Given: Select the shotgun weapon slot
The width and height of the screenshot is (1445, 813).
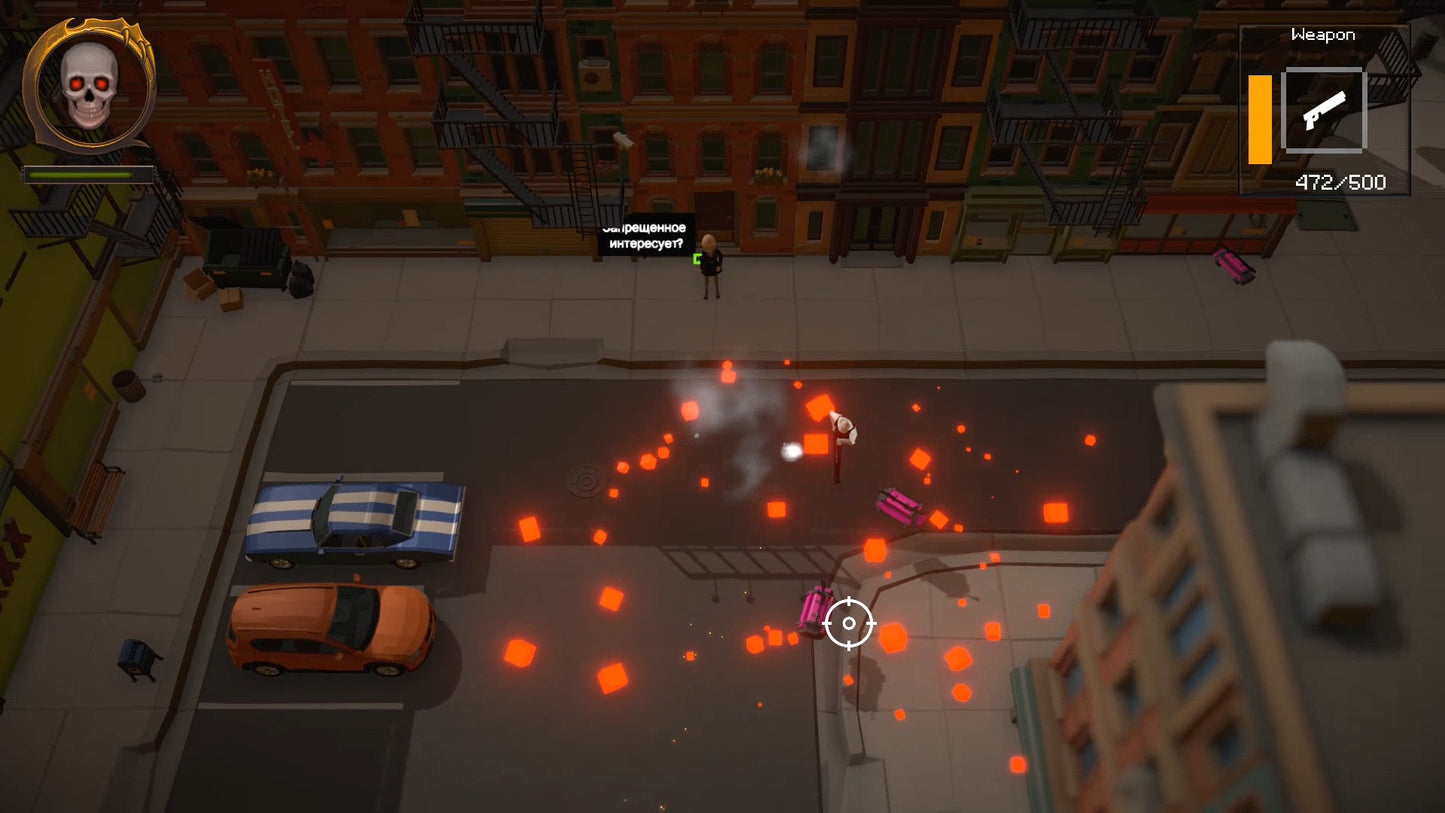Looking at the screenshot, I should click(1324, 111).
